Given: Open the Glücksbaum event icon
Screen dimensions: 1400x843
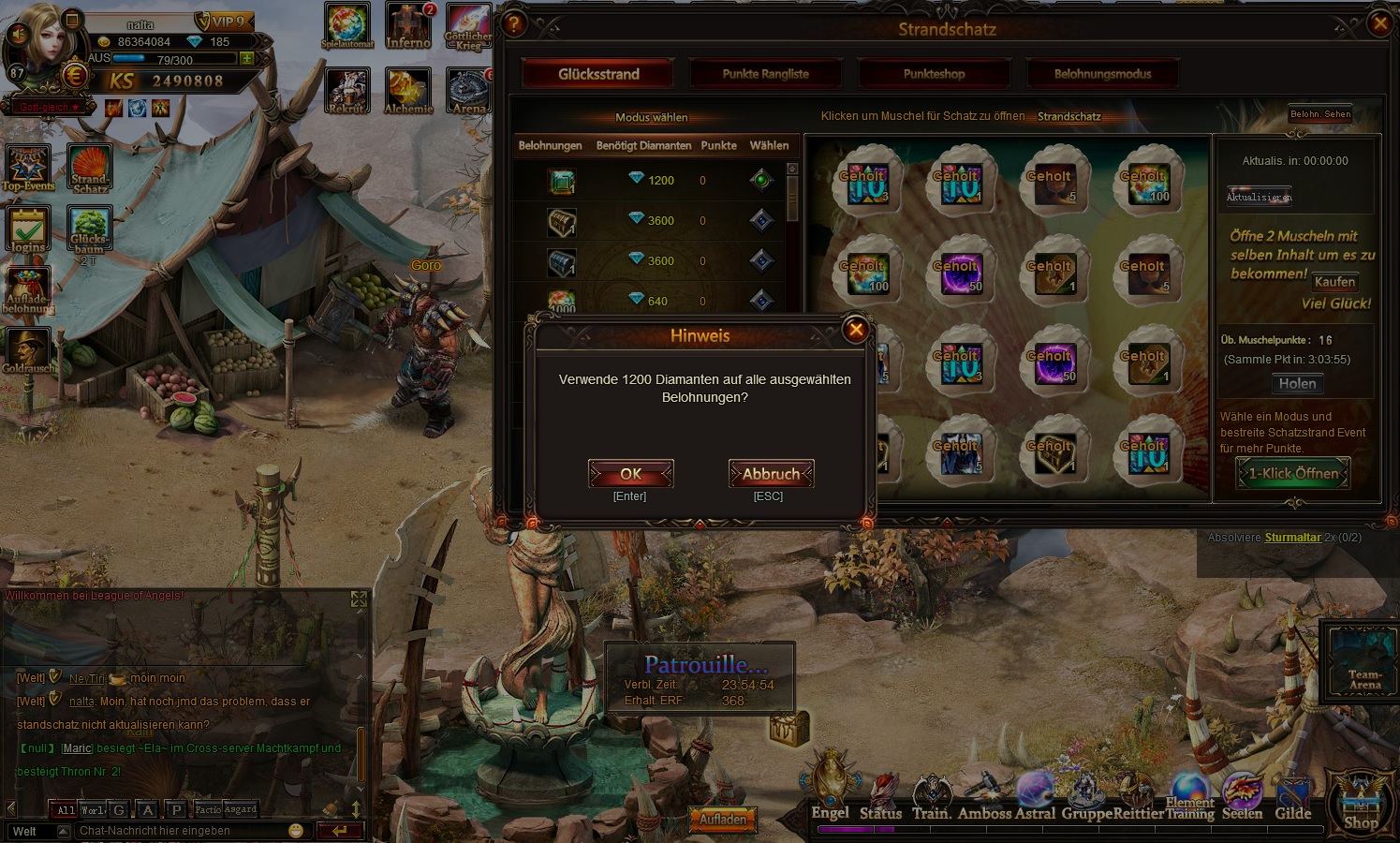Looking at the screenshot, I should pyautogui.click(x=89, y=230).
